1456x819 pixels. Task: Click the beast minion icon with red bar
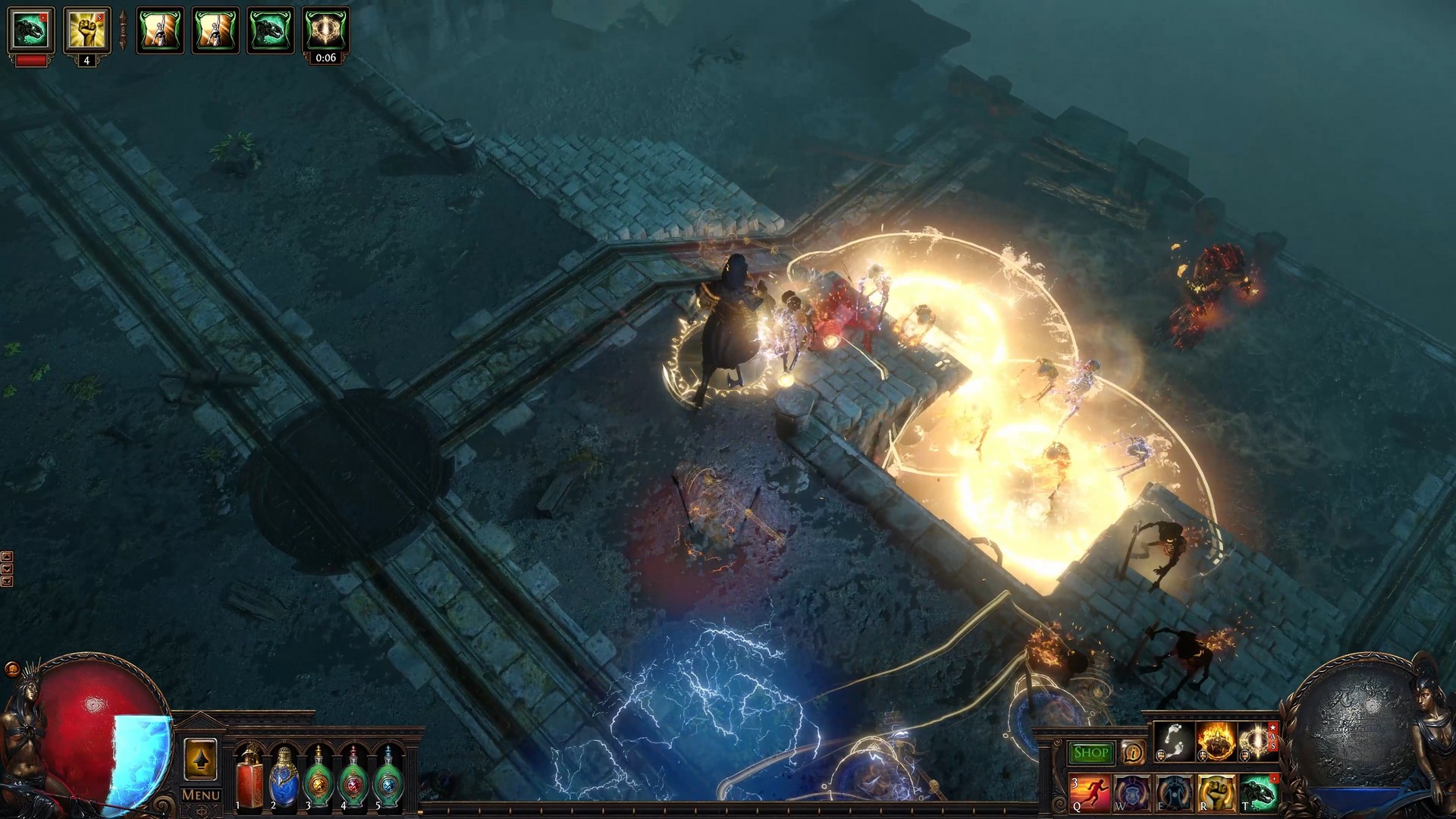tap(30, 30)
